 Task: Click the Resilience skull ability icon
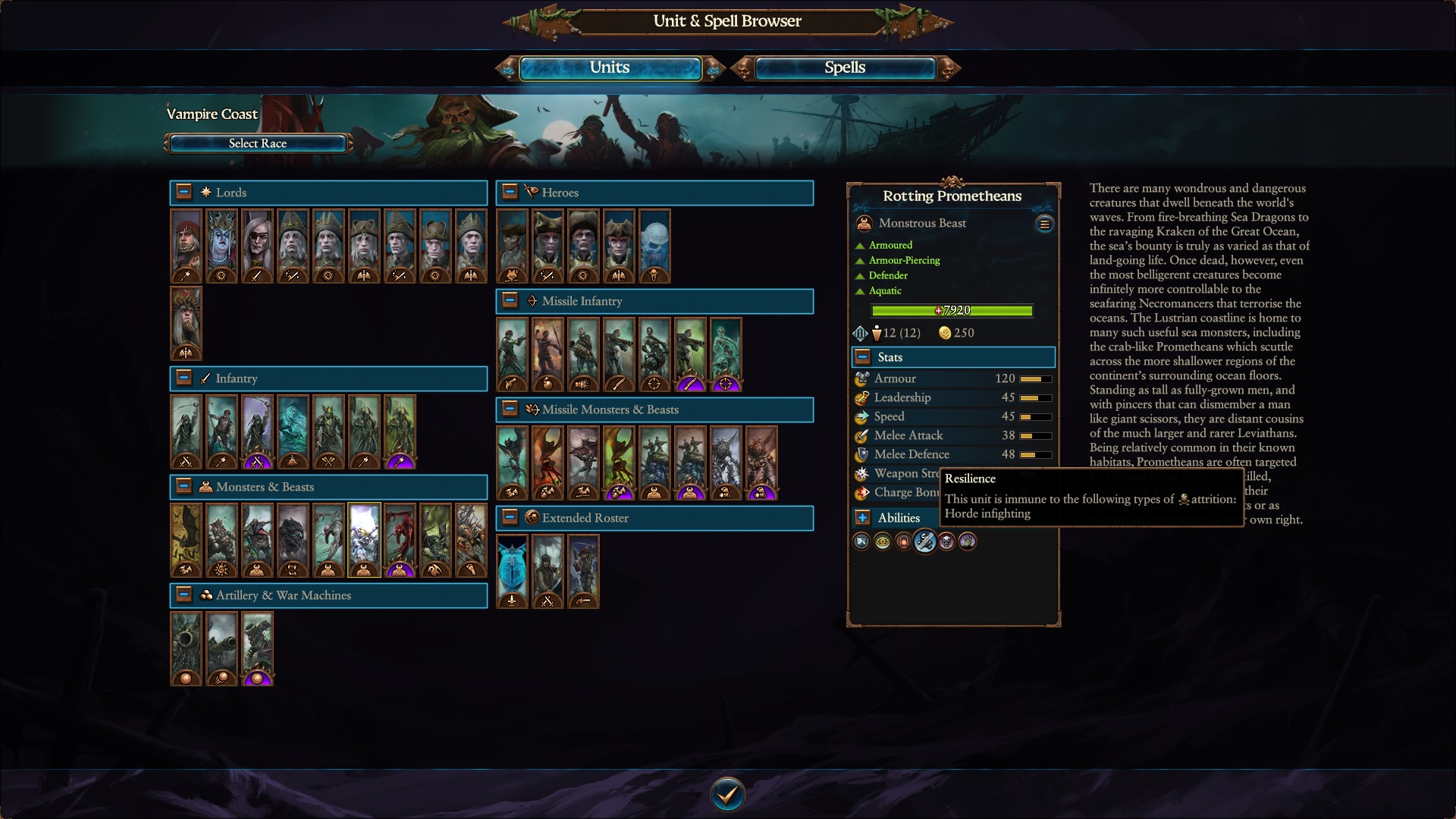pos(925,541)
